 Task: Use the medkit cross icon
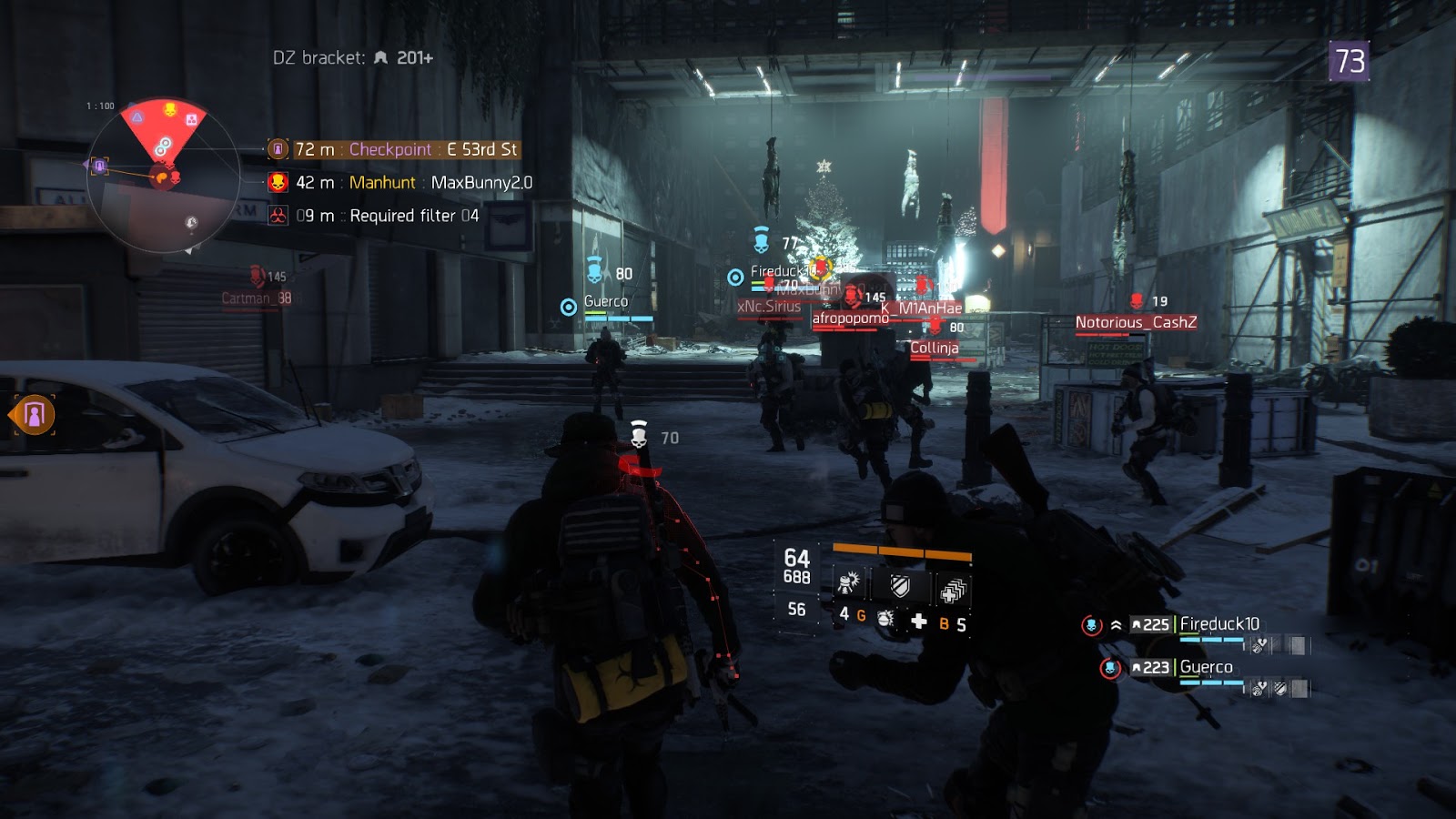919,621
